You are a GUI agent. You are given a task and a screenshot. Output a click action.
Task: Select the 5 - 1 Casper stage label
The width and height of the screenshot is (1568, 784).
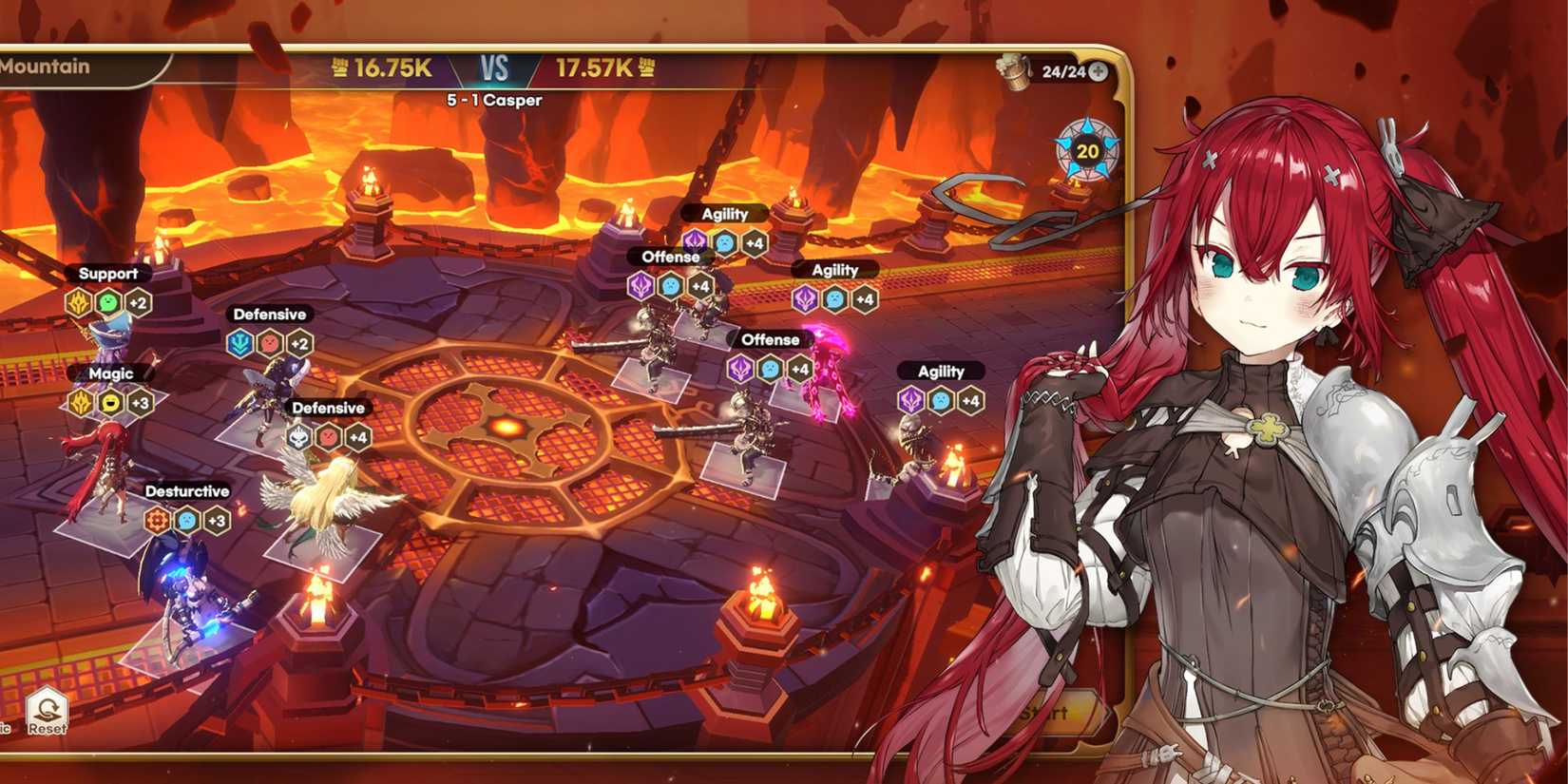(x=494, y=100)
